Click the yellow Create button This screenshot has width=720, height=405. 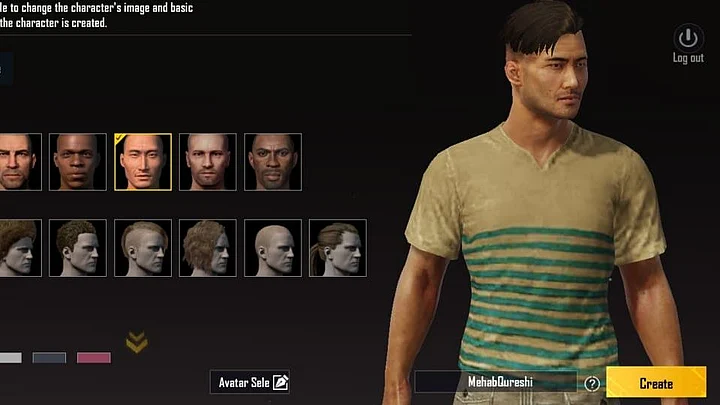tap(656, 383)
